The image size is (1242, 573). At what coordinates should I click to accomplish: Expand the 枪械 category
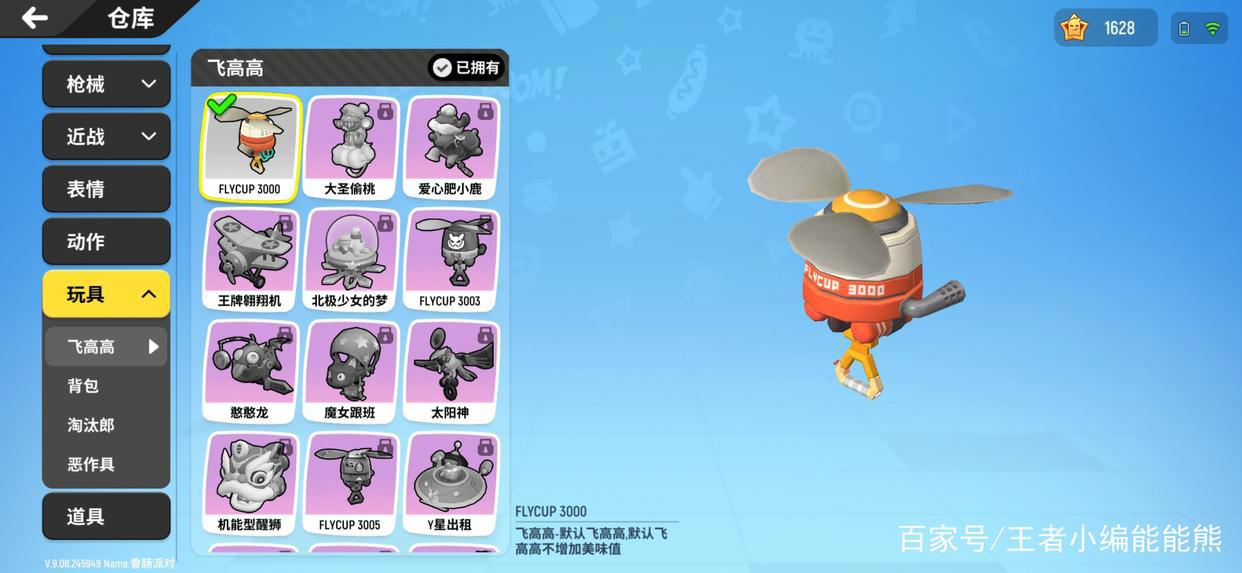pyautogui.click(x=106, y=84)
